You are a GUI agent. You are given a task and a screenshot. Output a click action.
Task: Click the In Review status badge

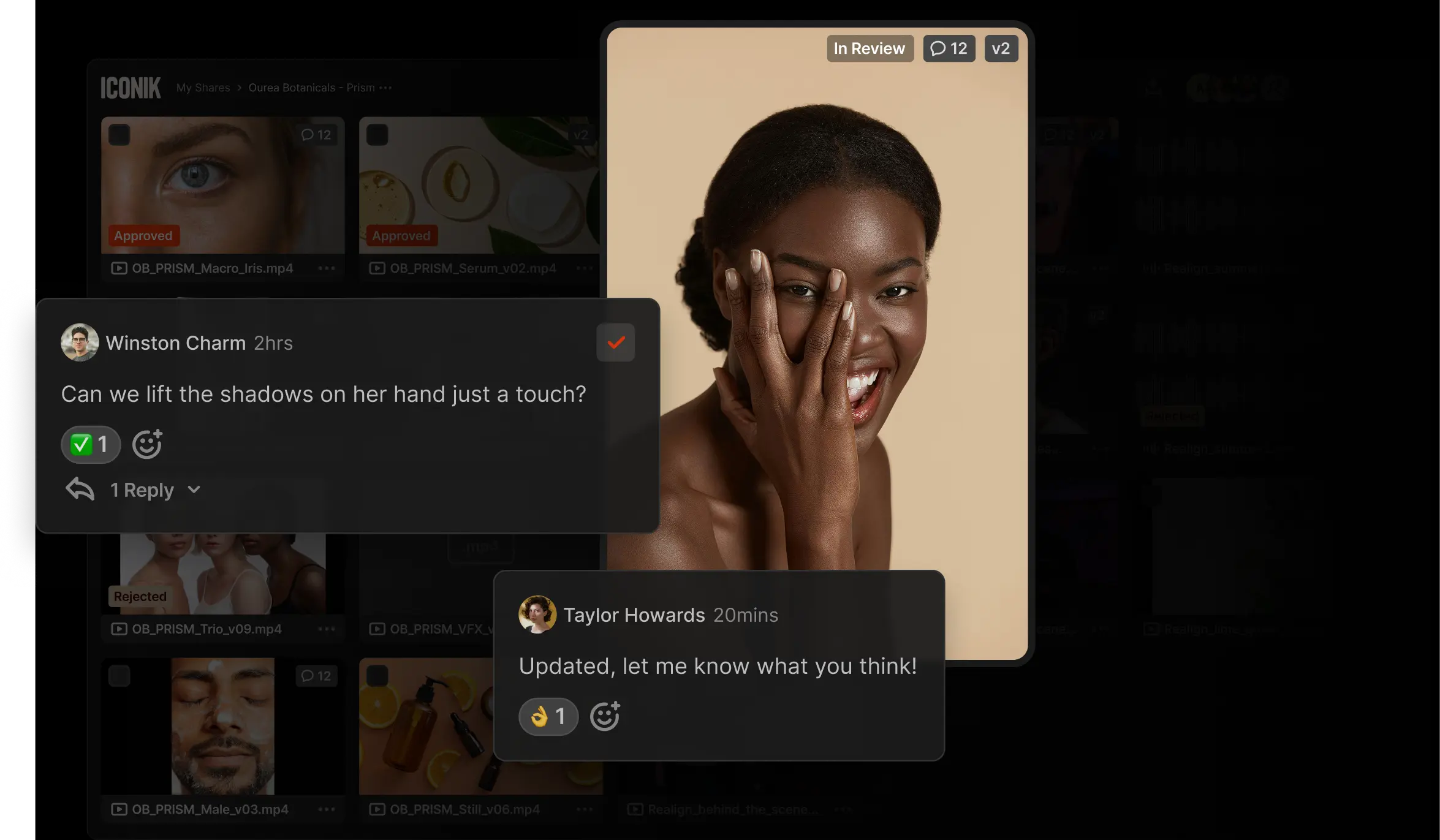870,48
